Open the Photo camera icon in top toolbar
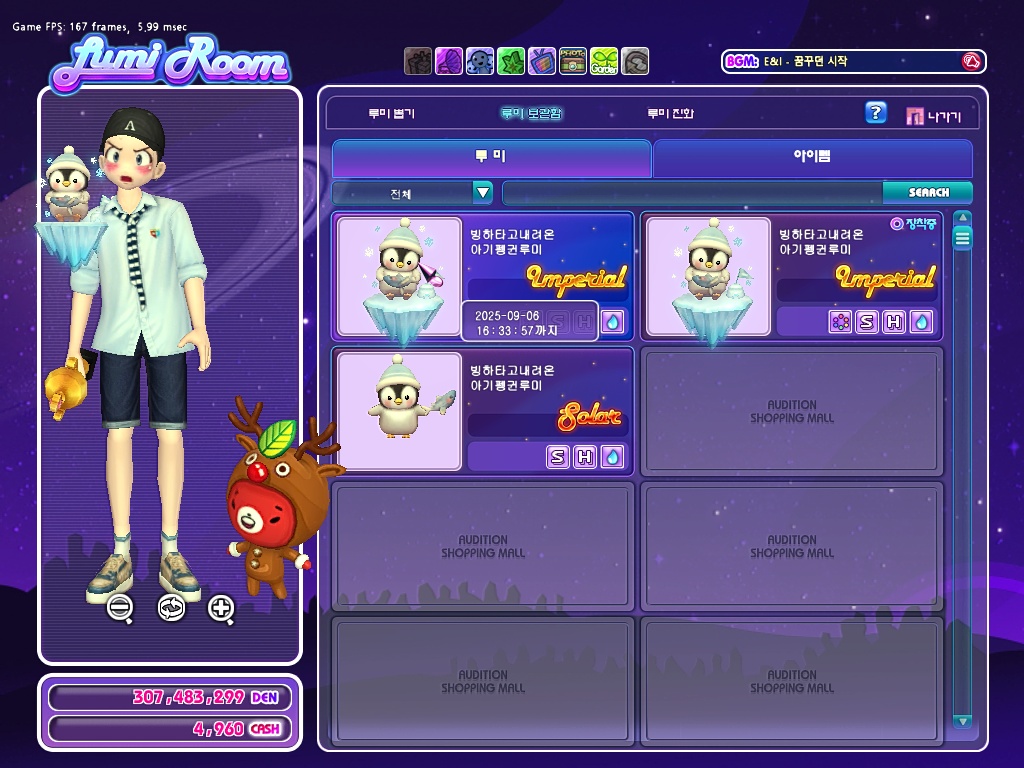1024x768 pixels. coord(573,61)
